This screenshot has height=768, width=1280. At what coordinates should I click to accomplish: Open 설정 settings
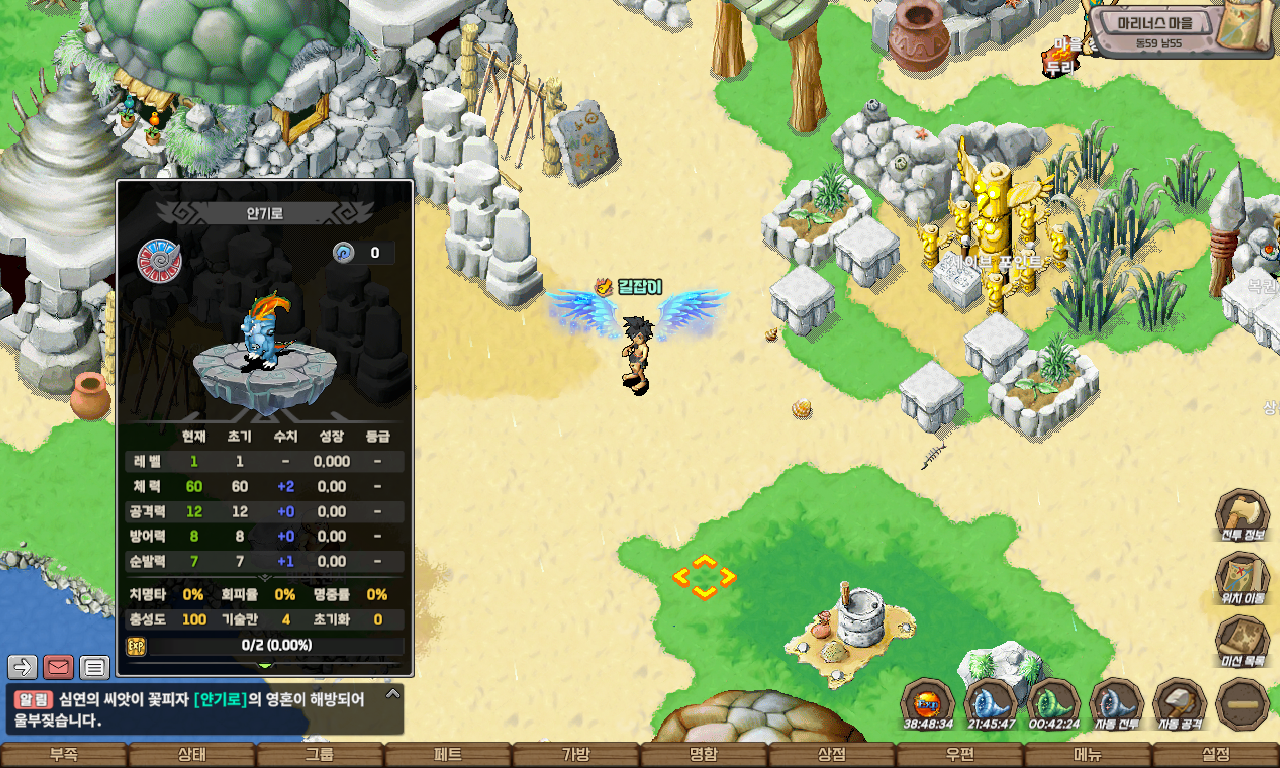(x=1216, y=755)
